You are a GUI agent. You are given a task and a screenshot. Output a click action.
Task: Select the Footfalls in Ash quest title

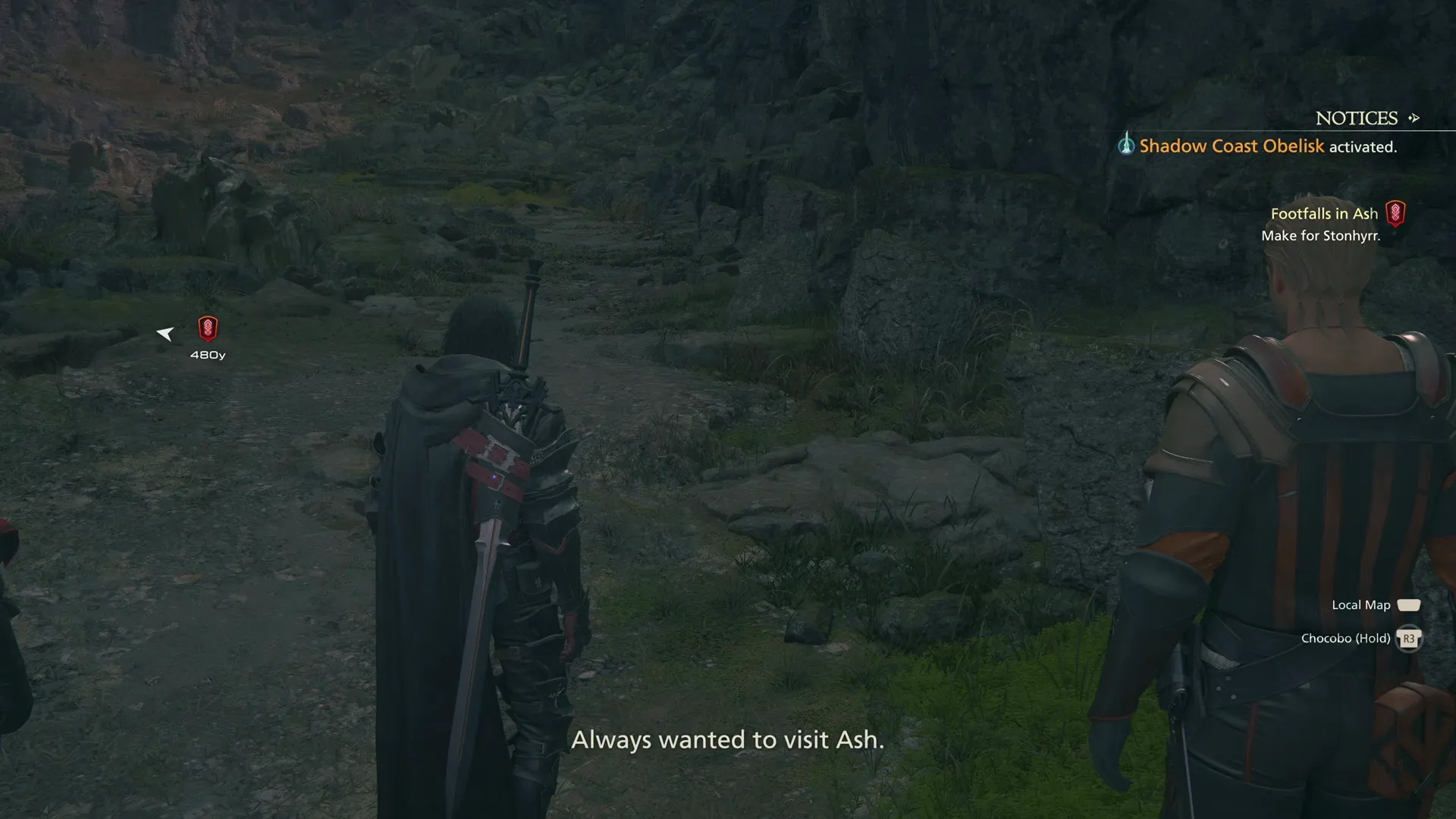coord(1326,213)
